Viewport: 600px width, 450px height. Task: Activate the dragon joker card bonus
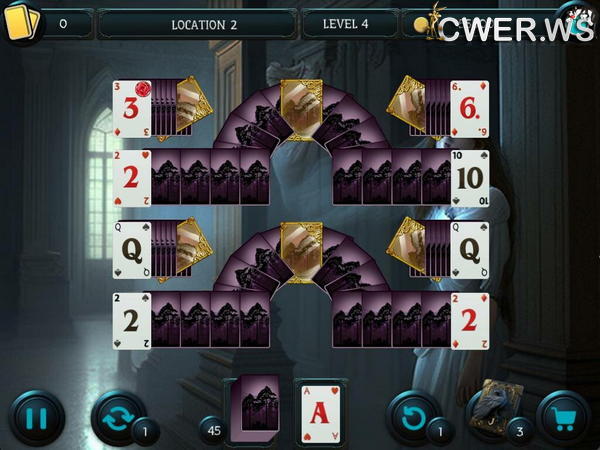click(491, 410)
